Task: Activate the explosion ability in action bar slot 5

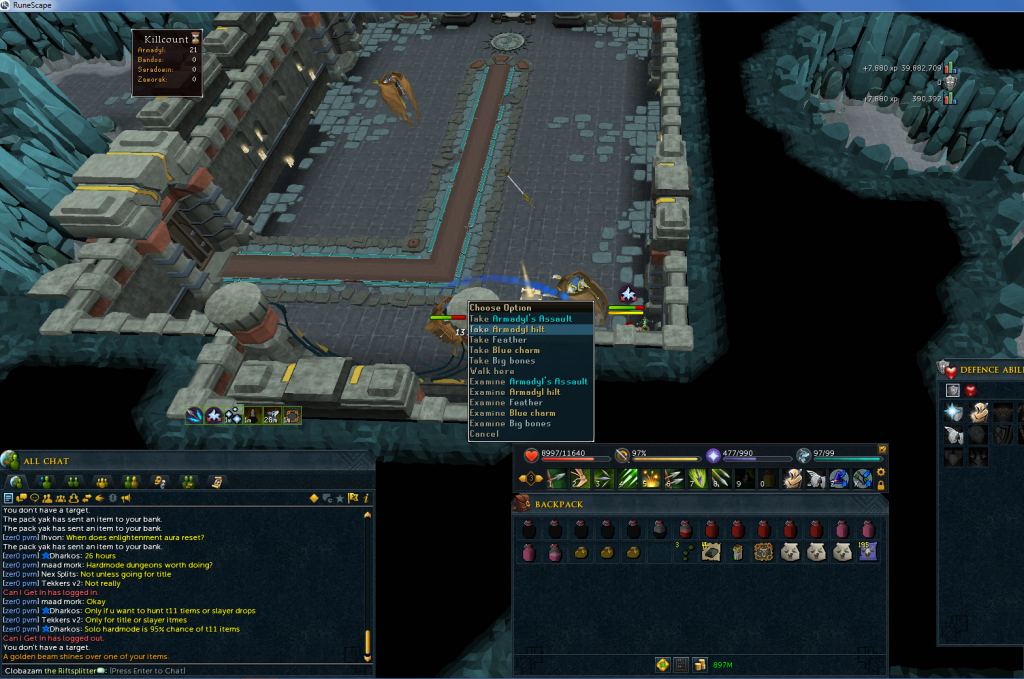Action: click(x=650, y=479)
